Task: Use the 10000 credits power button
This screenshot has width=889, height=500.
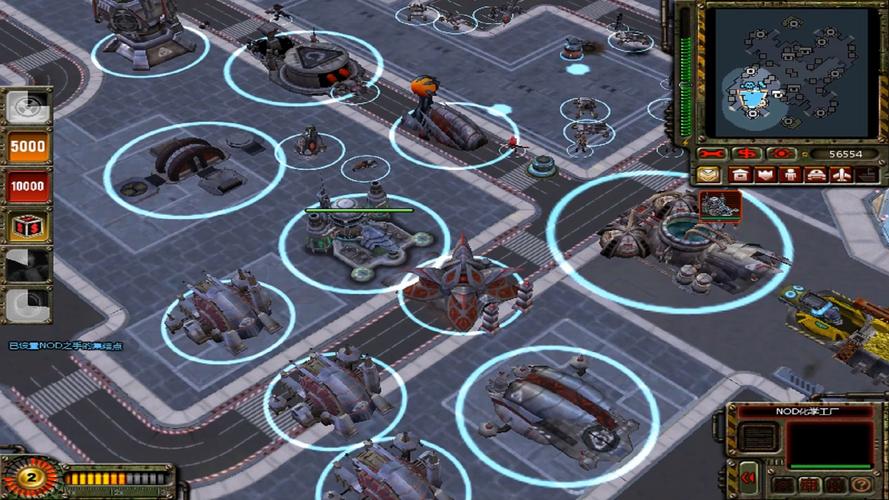Action: coord(28,186)
